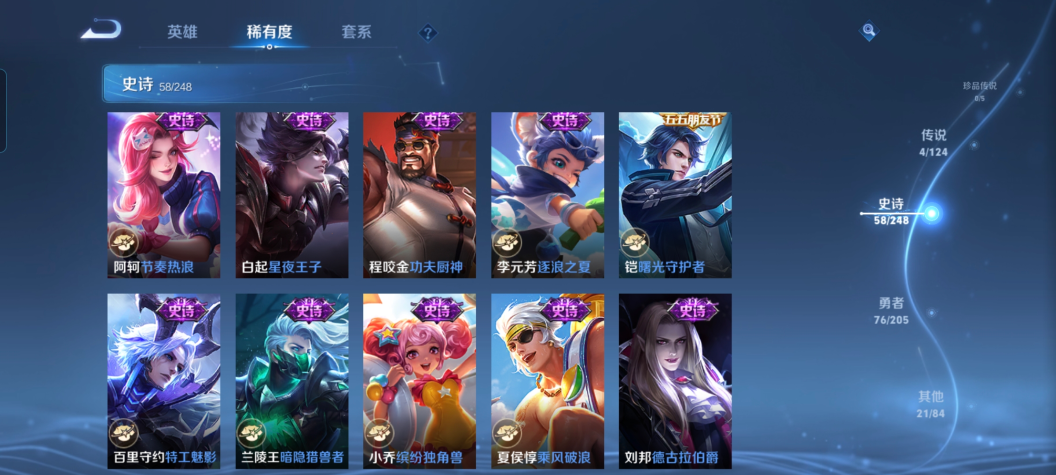Jump to the 其他 rarity section

(x=931, y=402)
